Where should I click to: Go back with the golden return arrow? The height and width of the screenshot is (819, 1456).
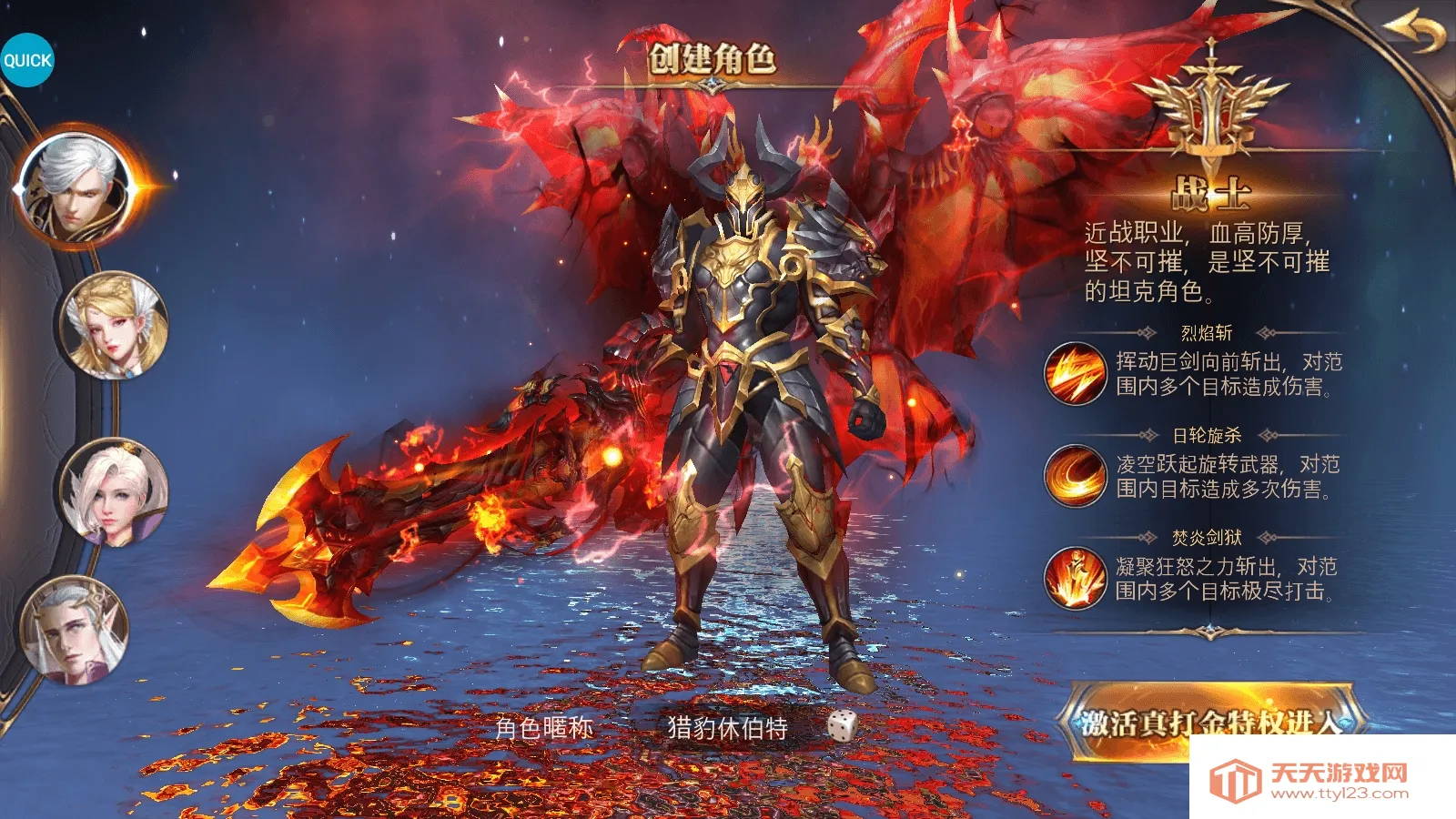(1416, 33)
